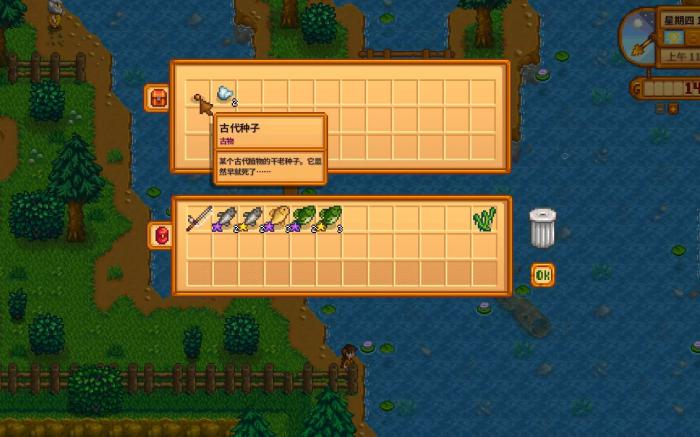Select the yellow fish in the inventory
700x437 pixels.
[x=278, y=219]
